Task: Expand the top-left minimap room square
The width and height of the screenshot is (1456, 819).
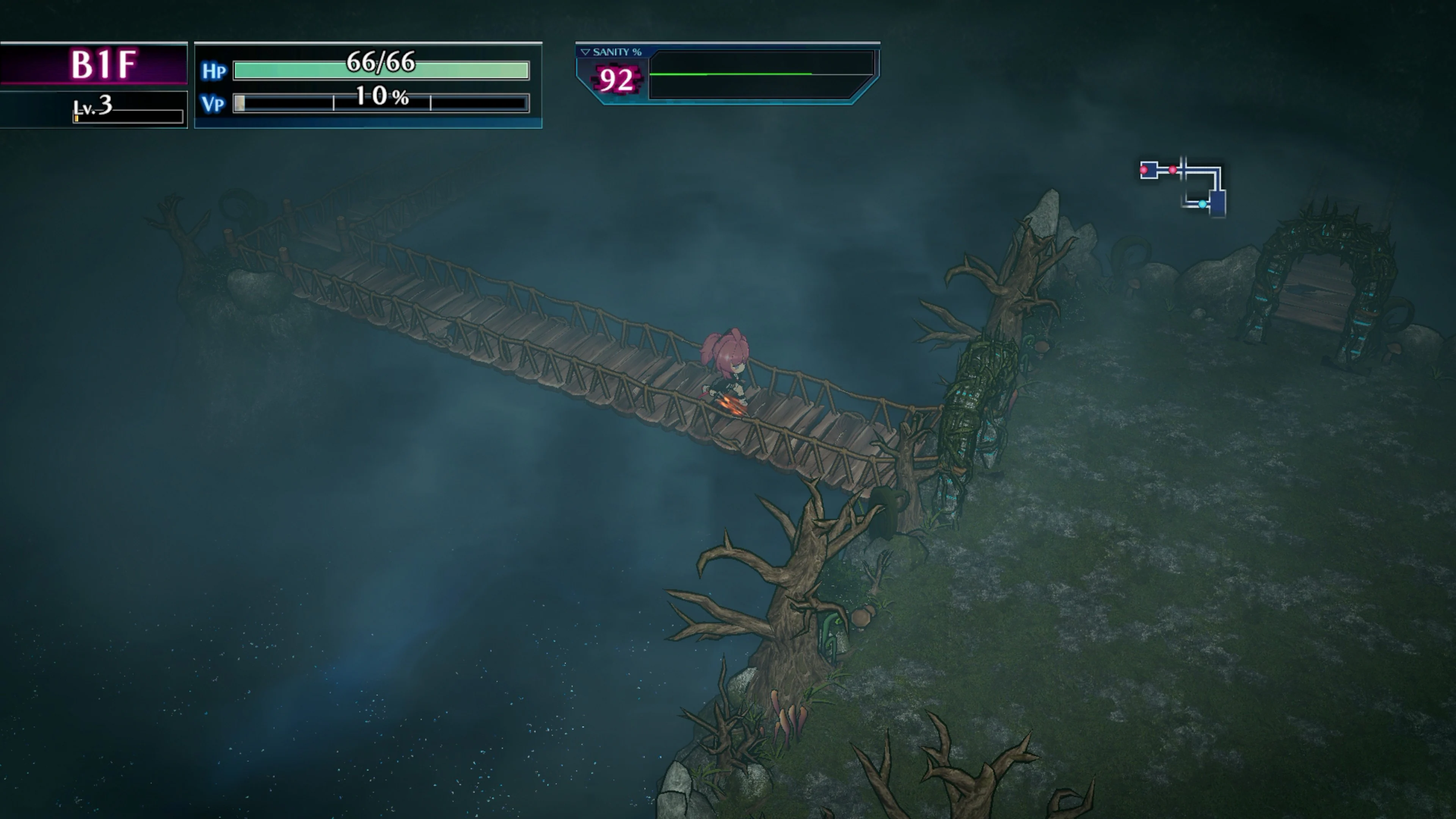Action: (1149, 170)
